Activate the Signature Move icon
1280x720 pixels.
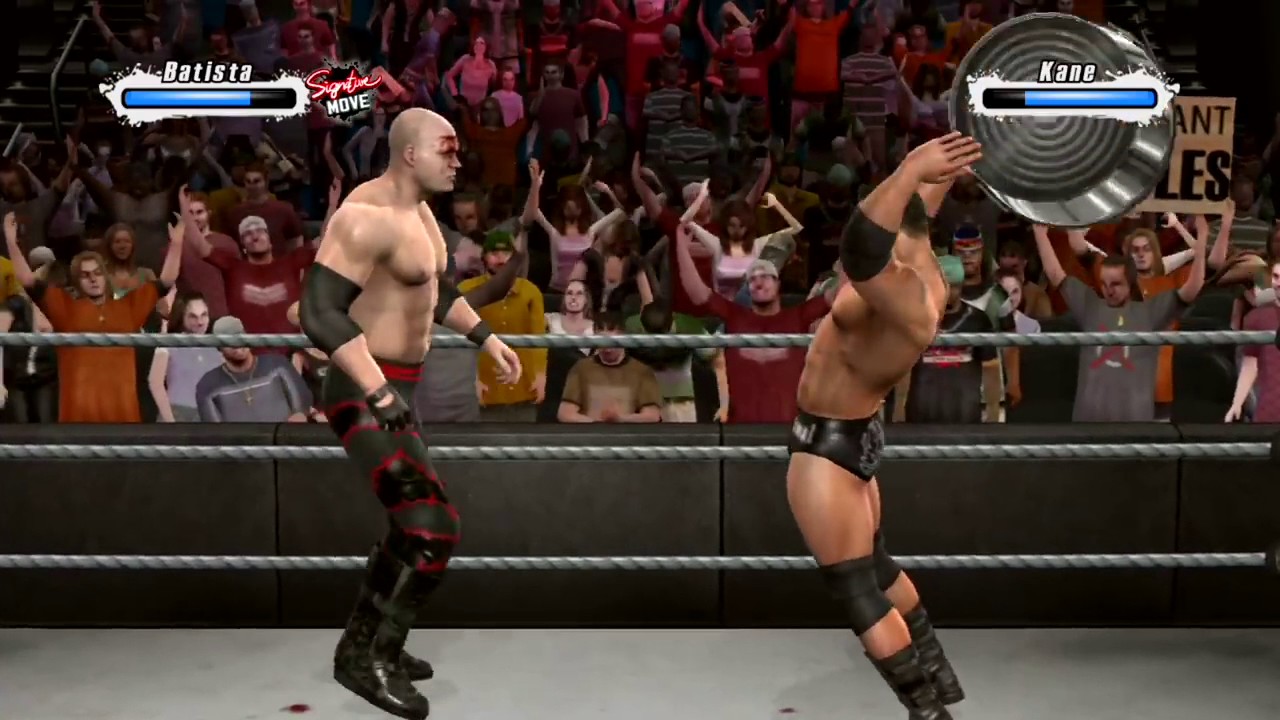coord(343,91)
